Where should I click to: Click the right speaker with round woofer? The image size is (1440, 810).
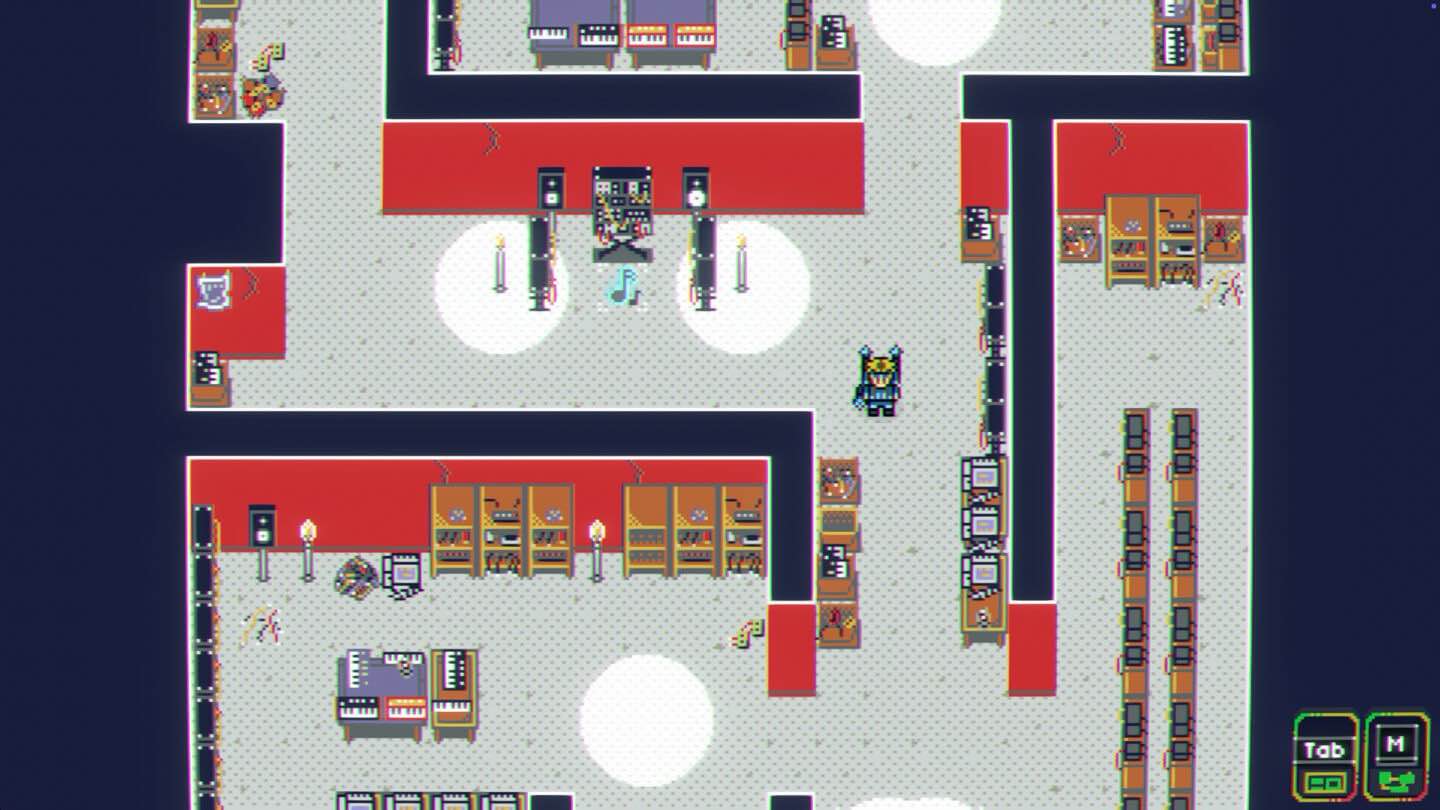(x=695, y=195)
